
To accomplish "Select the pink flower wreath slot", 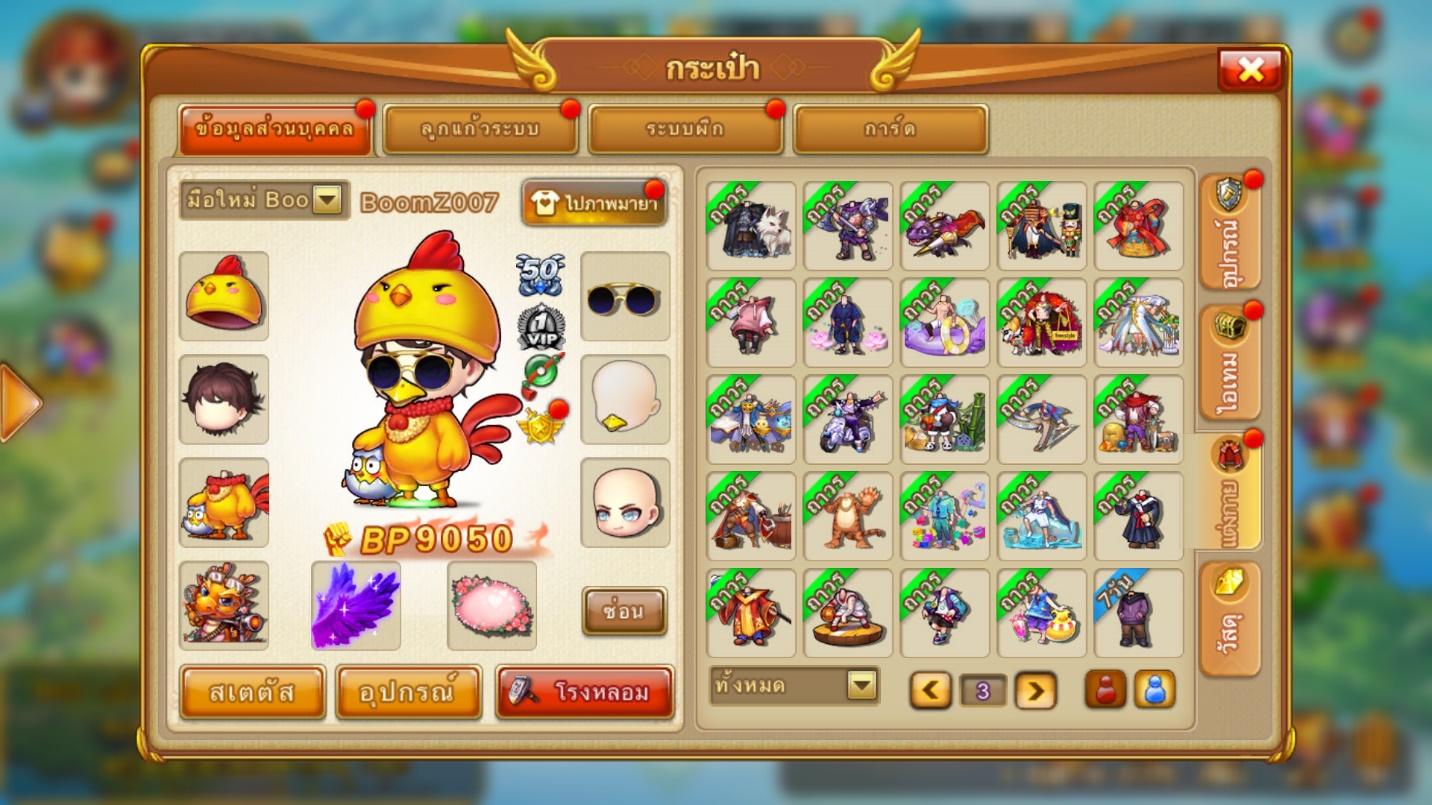I will pos(492,605).
